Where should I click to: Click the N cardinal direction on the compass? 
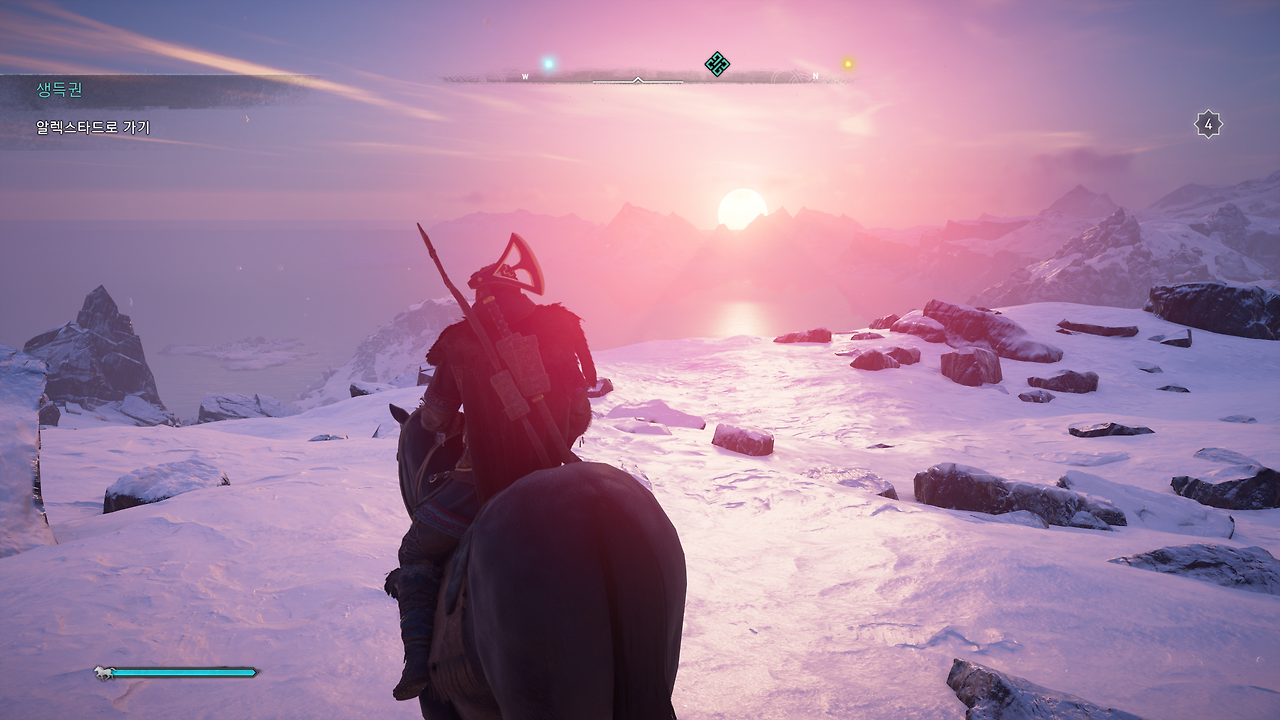point(816,74)
